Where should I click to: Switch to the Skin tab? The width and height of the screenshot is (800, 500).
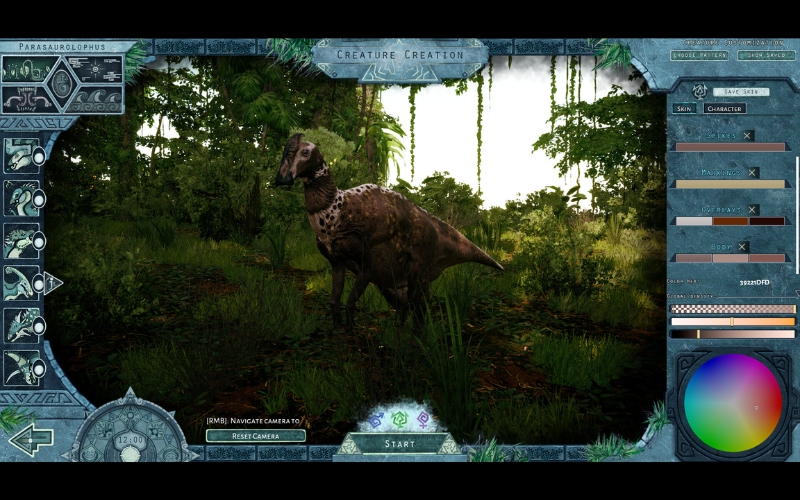coord(684,108)
